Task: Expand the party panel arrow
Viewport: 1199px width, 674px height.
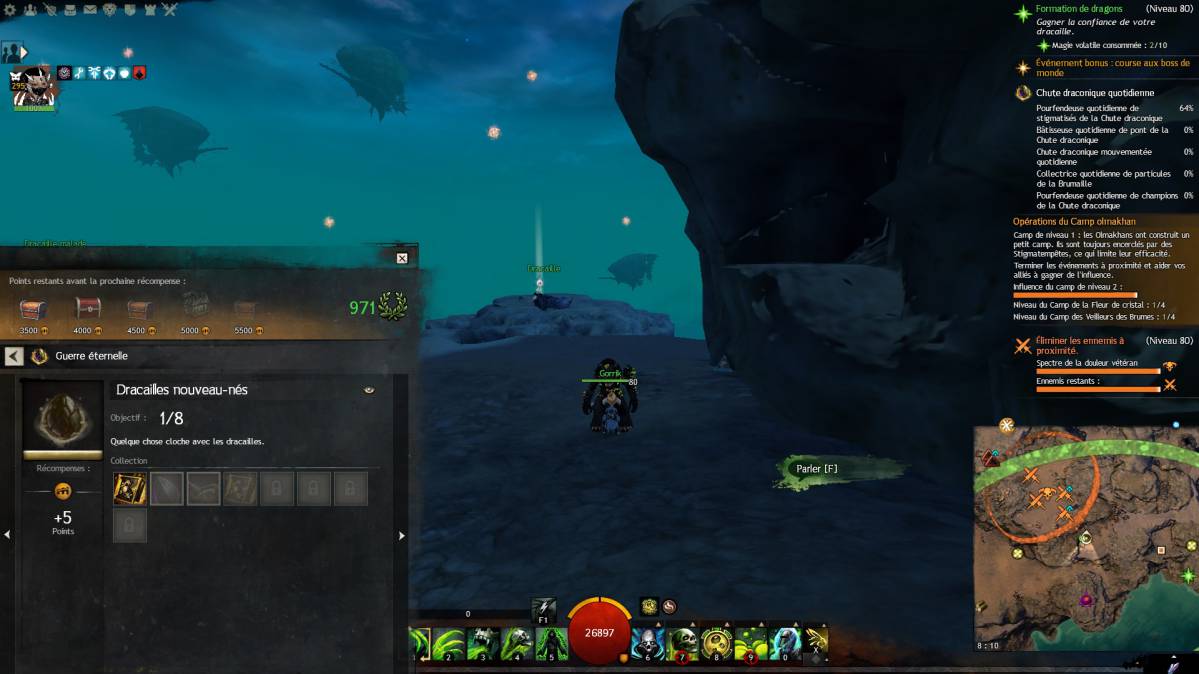Action: click(24, 52)
